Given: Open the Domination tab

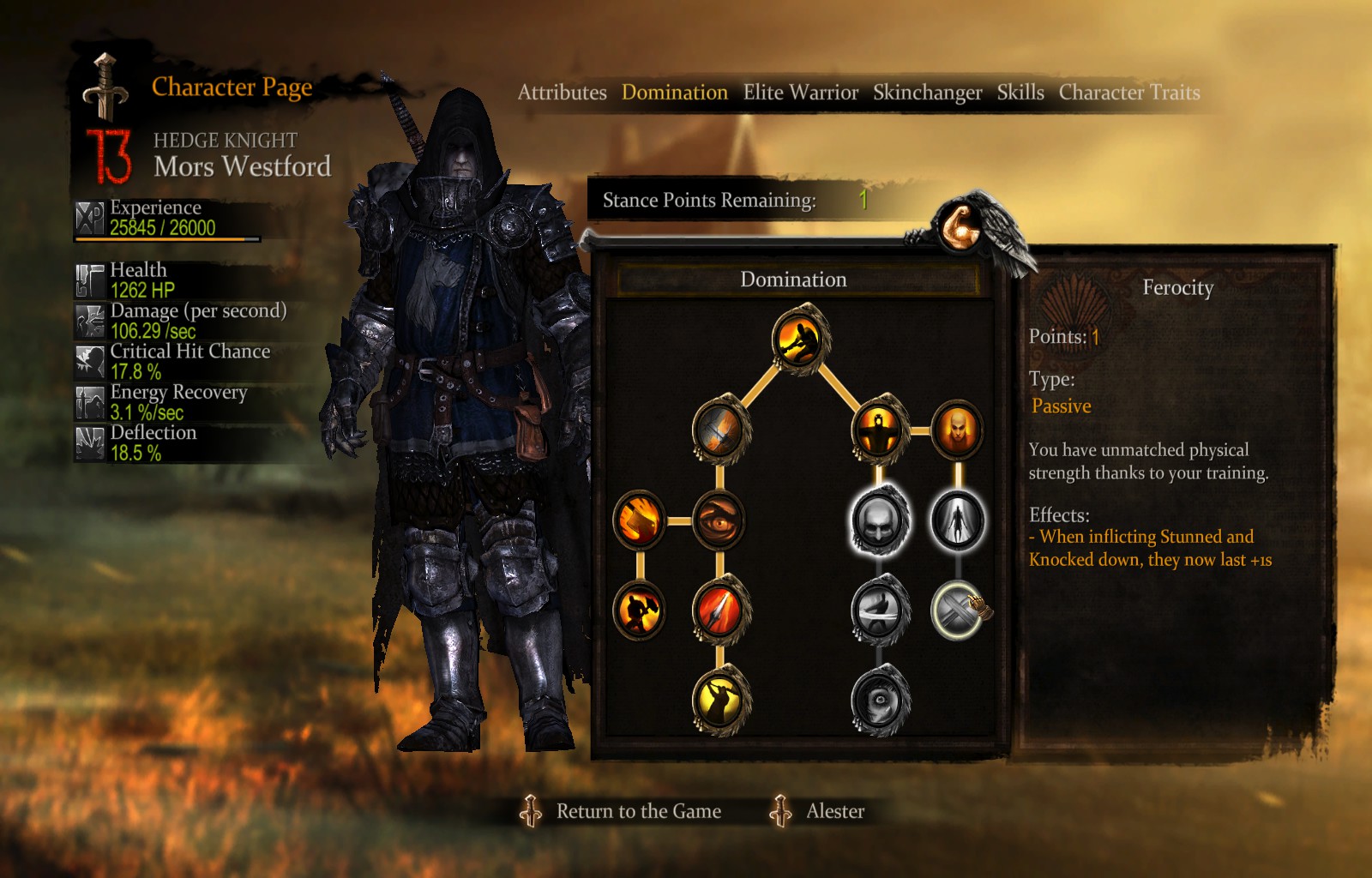Looking at the screenshot, I should click(x=674, y=93).
